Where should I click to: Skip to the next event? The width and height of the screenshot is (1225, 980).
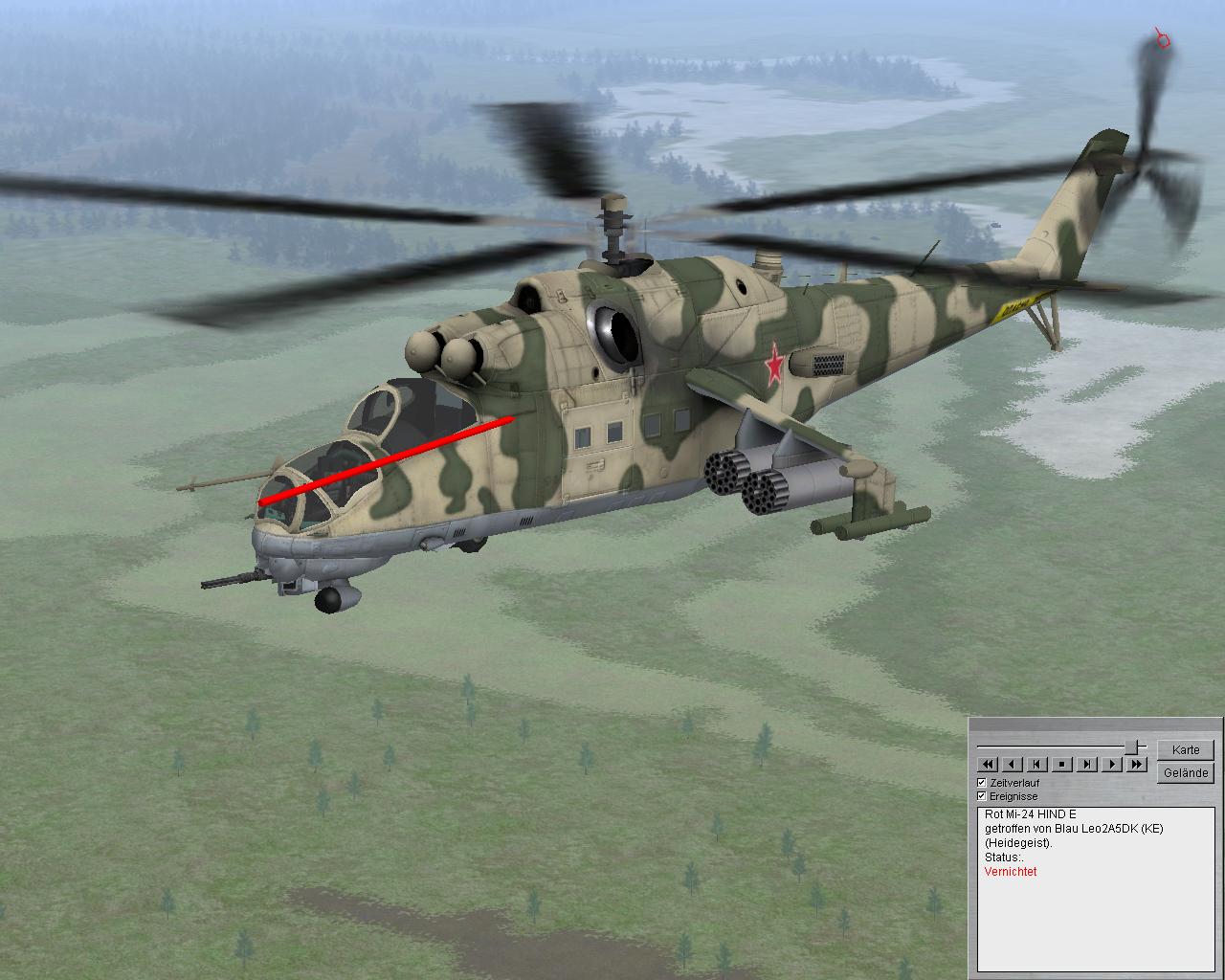click(x=1086, y=764)
